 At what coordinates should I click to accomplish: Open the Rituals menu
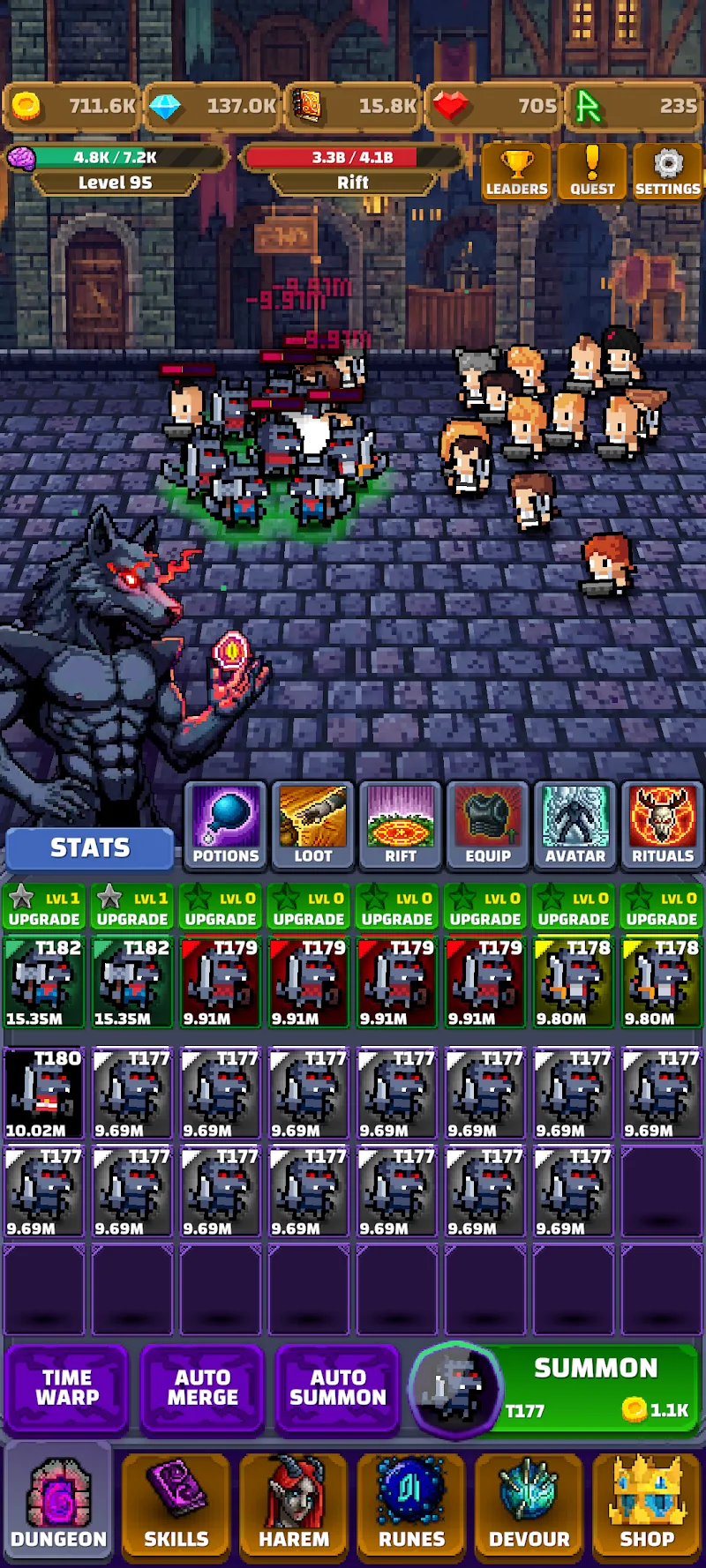pyautogui.click(x=663, y=825)
